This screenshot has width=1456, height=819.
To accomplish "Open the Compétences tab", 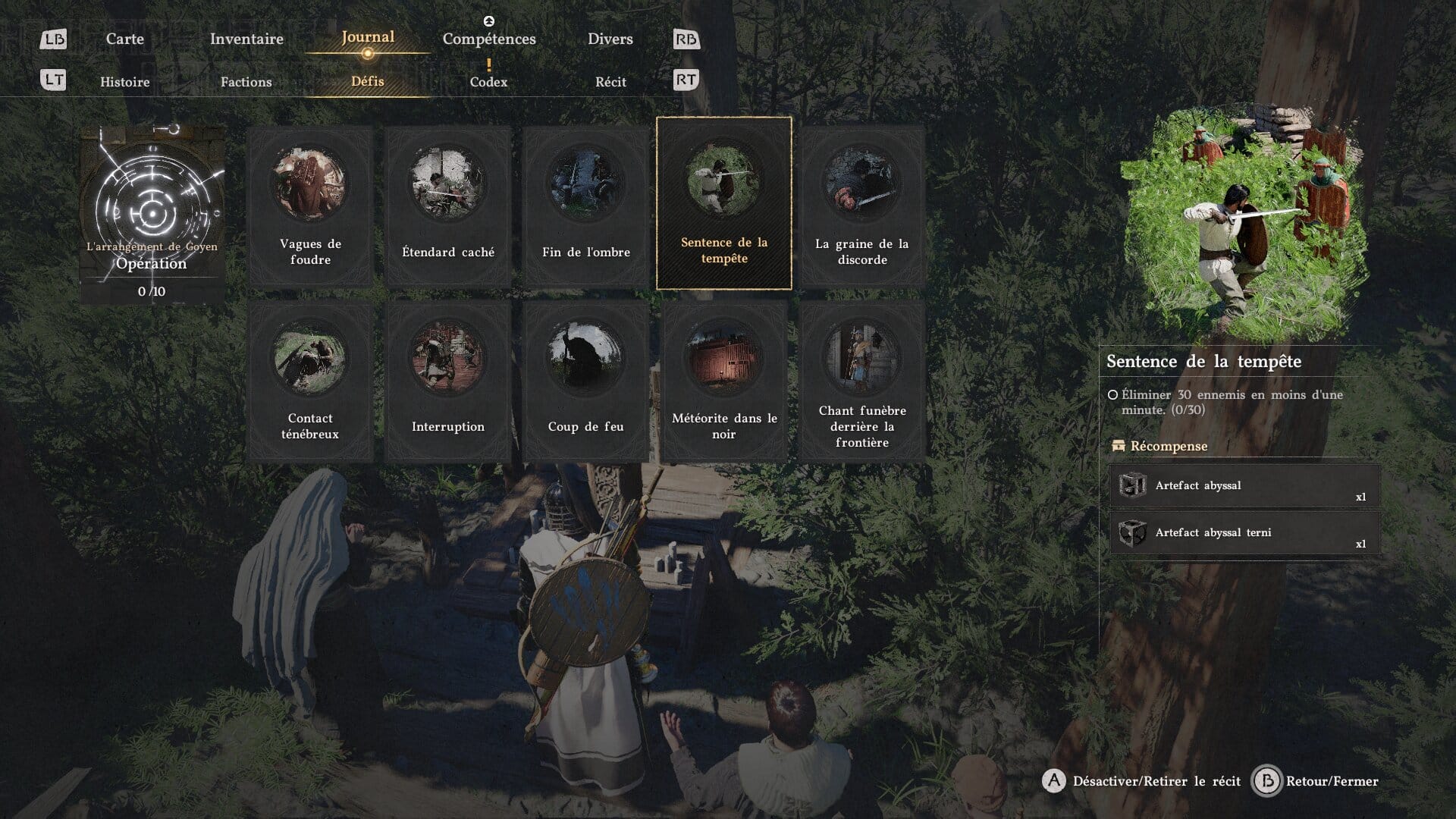I will [x=489, y=39].
